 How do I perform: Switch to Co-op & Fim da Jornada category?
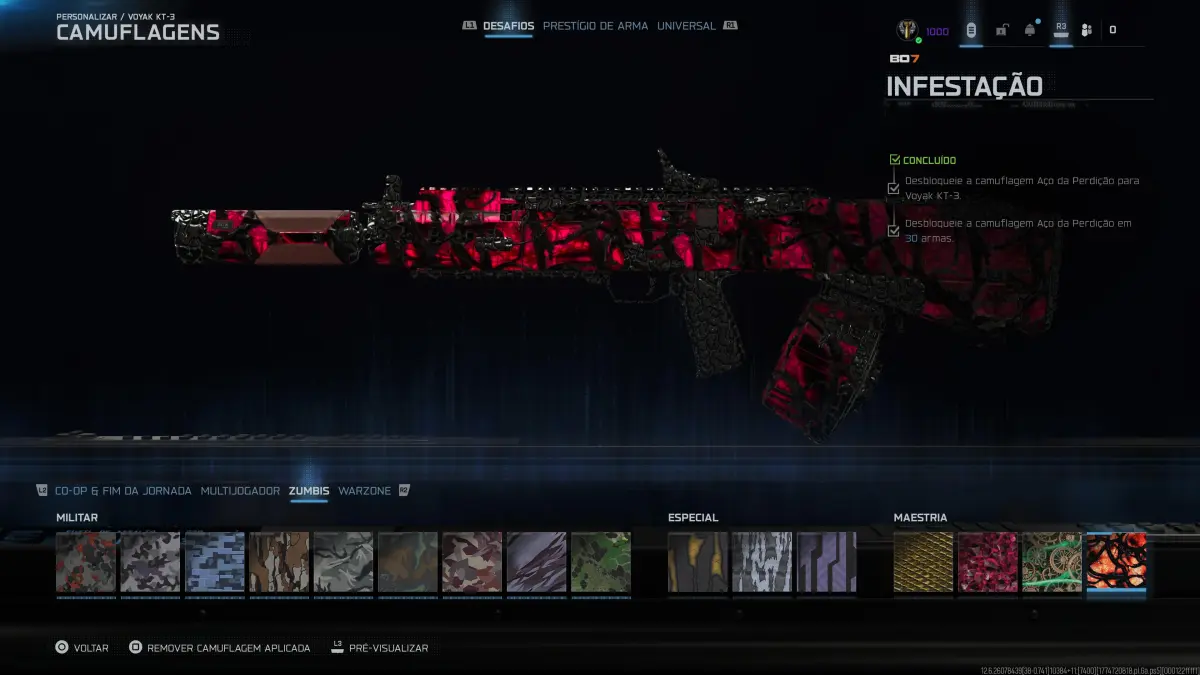pos(123,491)
